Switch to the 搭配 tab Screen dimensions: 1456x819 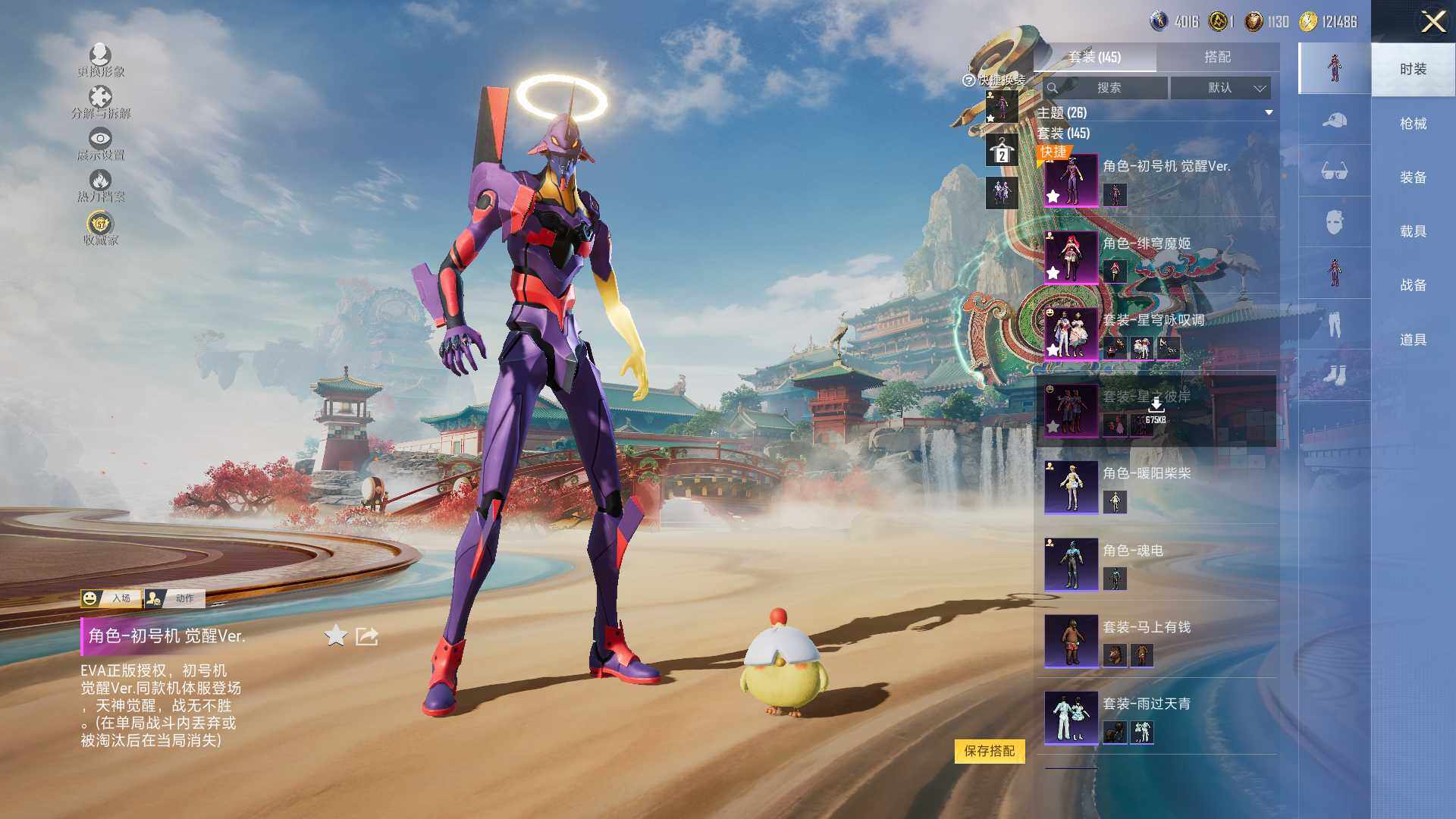click(x=1217, y=57)
